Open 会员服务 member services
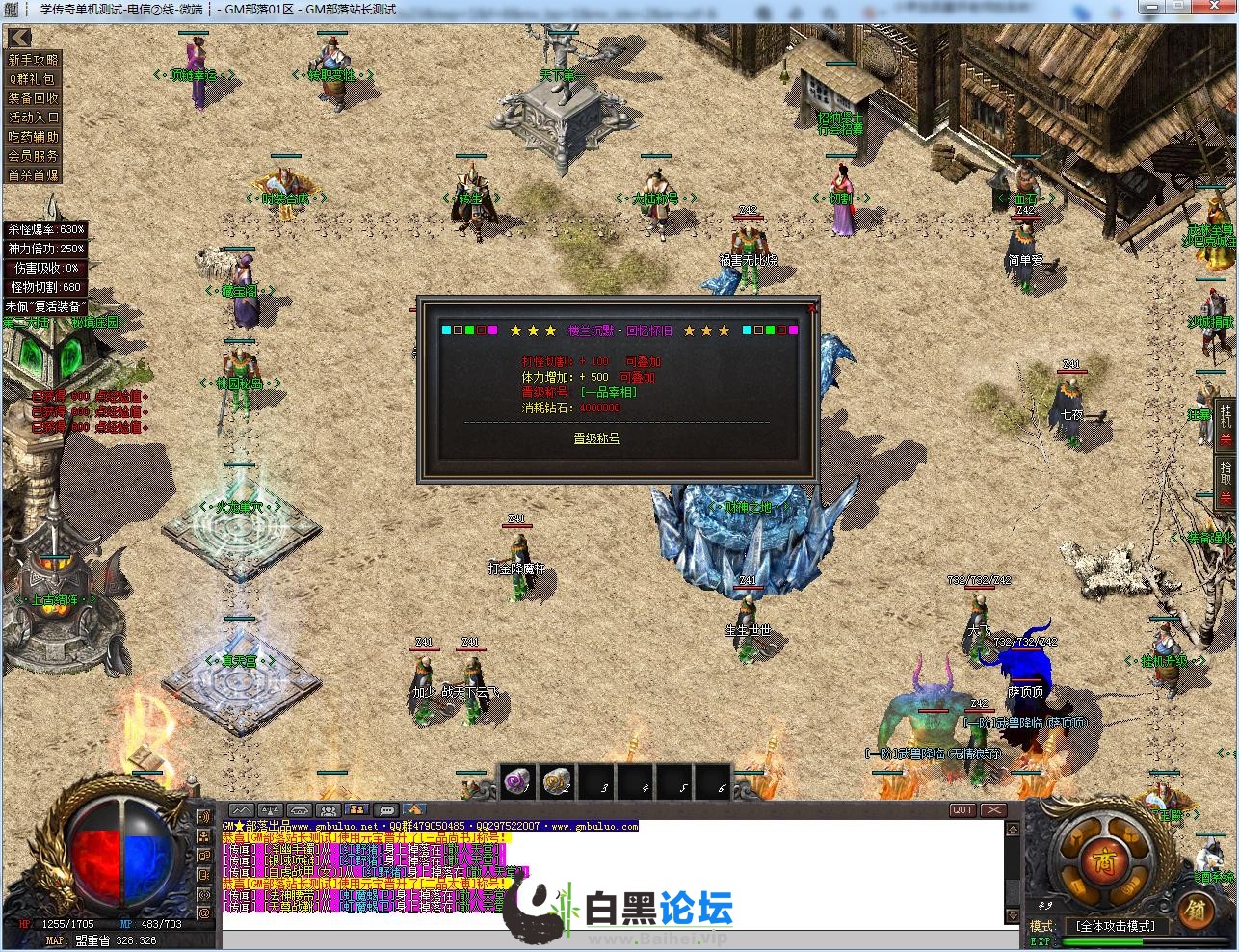1239x952 pixels. click(34, 156)
